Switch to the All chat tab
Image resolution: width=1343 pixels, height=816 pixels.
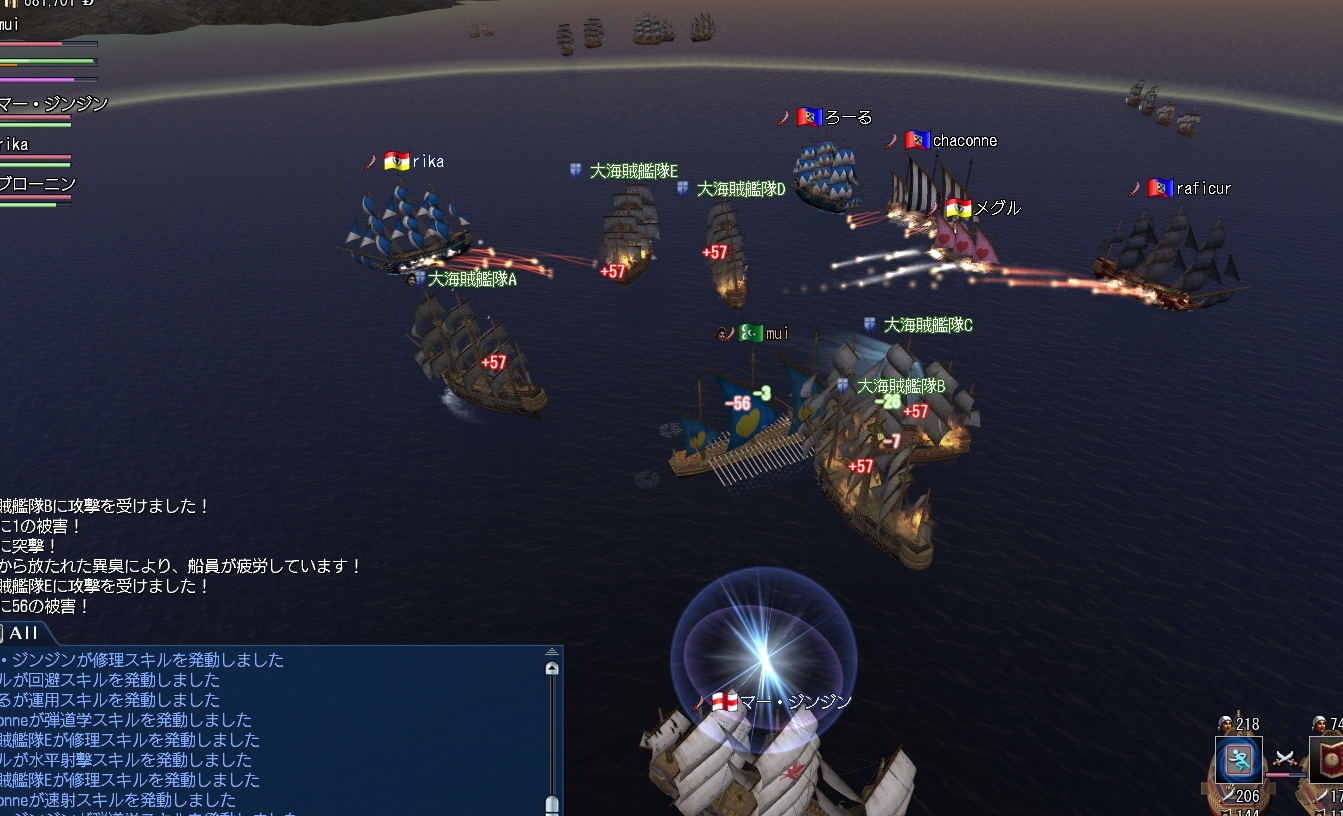click(22, 633)
